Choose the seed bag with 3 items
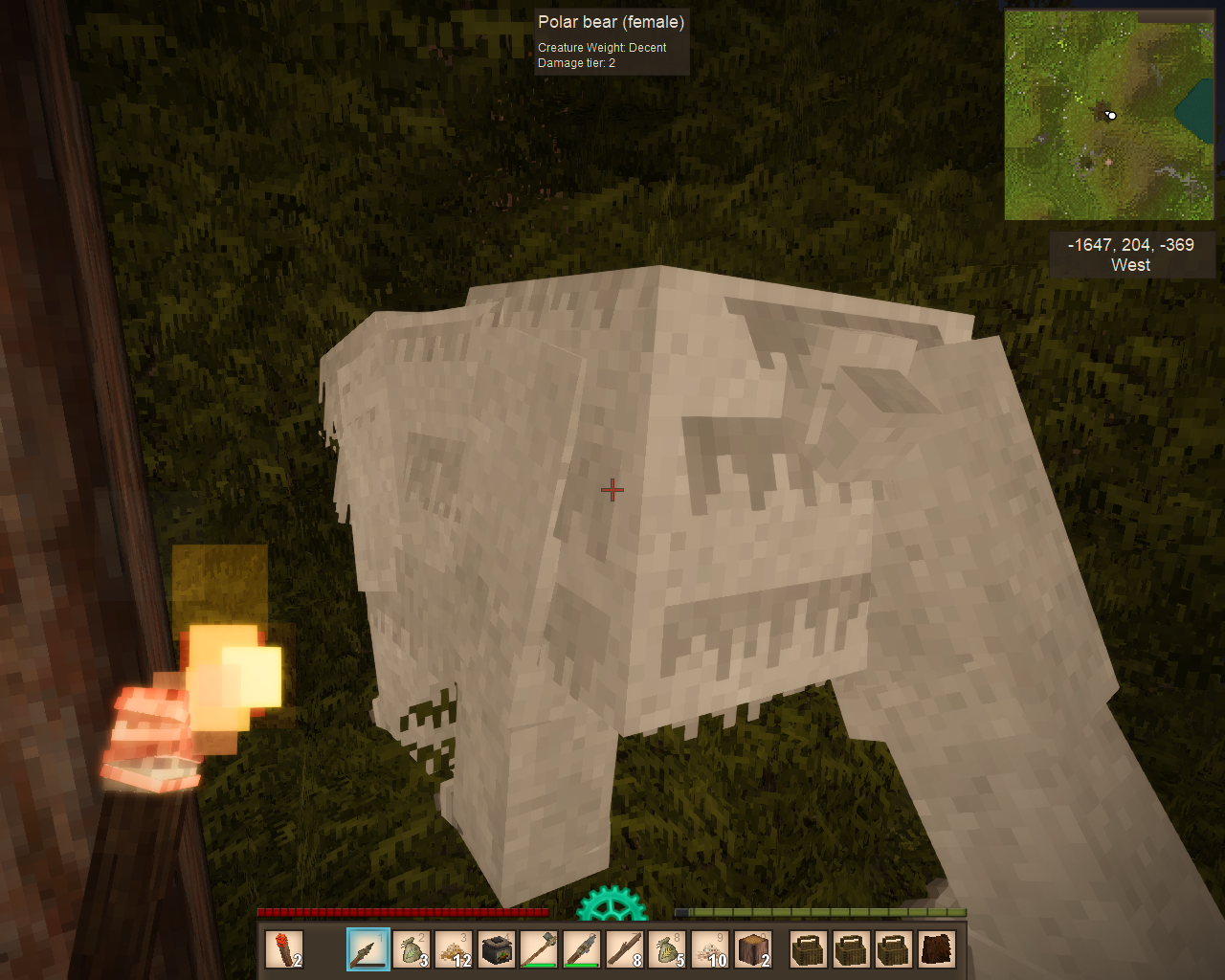 (x=412, y=949)
